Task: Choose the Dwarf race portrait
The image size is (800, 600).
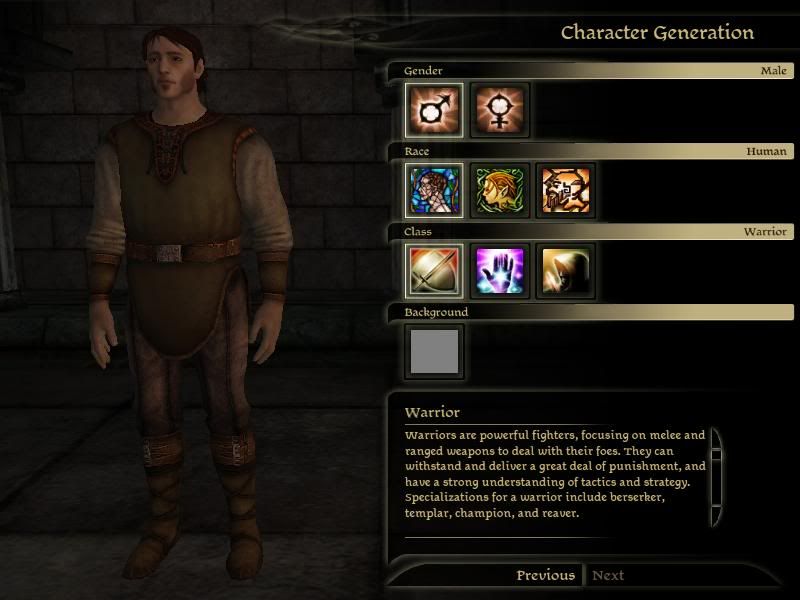Action: (565, 191)
